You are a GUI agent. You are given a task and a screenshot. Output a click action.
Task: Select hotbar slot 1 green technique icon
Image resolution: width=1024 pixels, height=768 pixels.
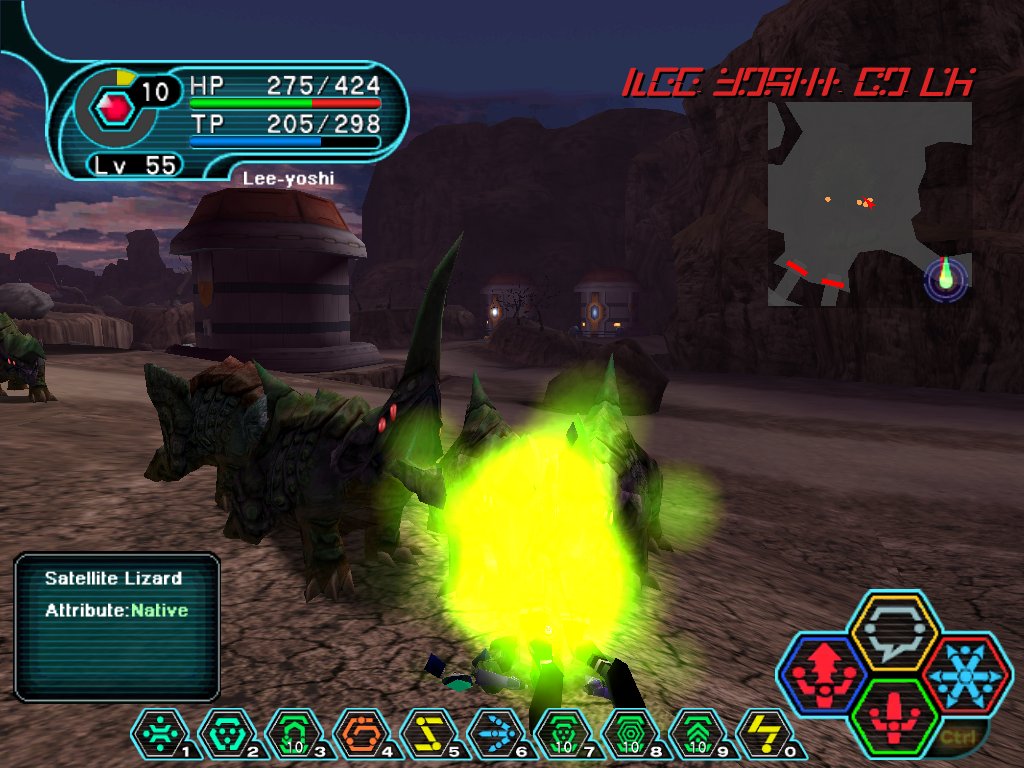tap(161, 734)
